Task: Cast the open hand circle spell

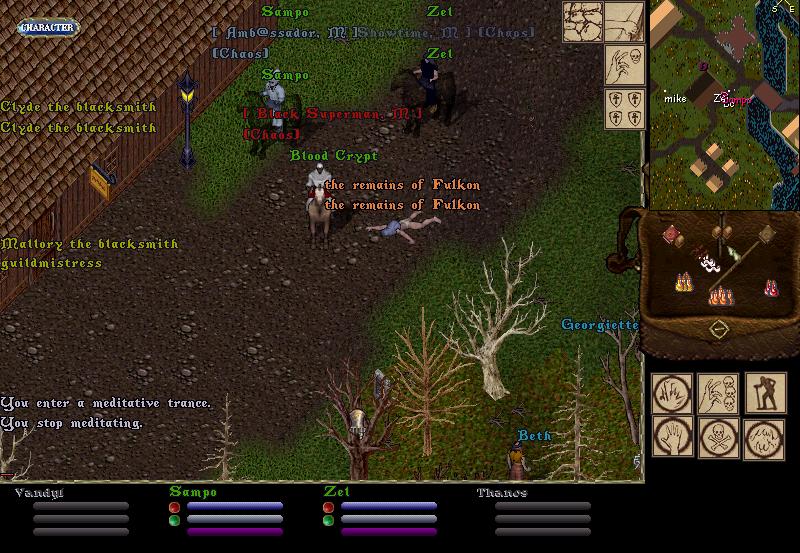Action: [672, 437]
